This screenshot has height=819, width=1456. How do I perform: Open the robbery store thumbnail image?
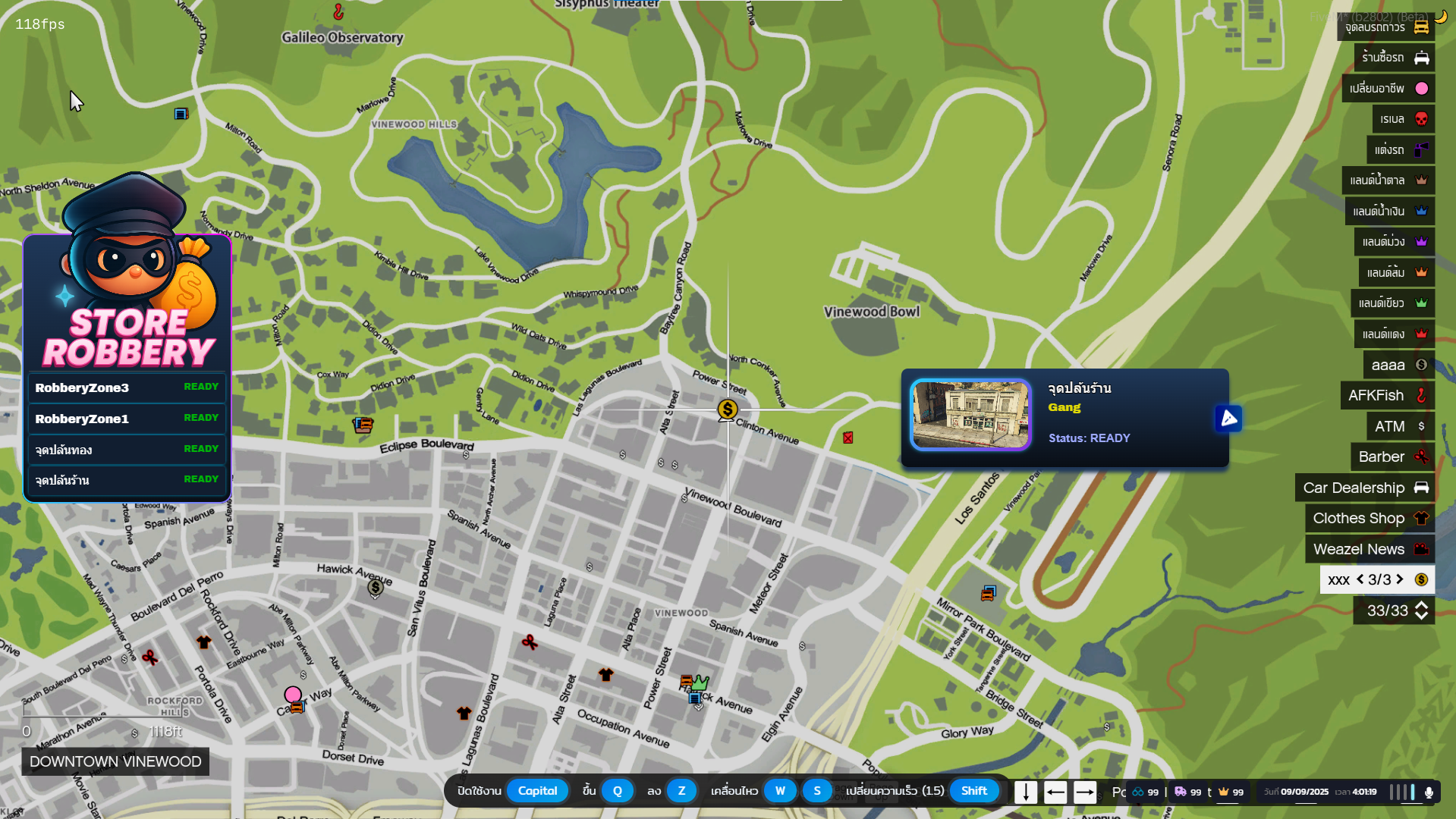[x=970, y=415]
